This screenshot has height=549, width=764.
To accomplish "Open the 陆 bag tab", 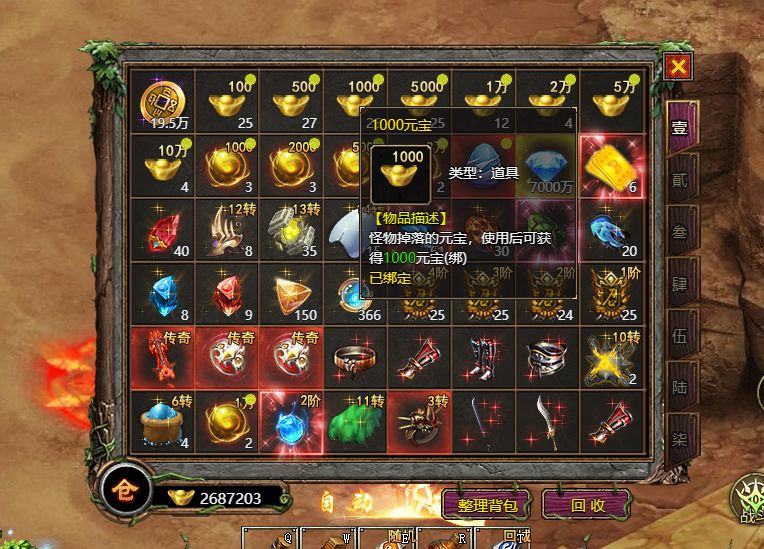I will [680, 387].
